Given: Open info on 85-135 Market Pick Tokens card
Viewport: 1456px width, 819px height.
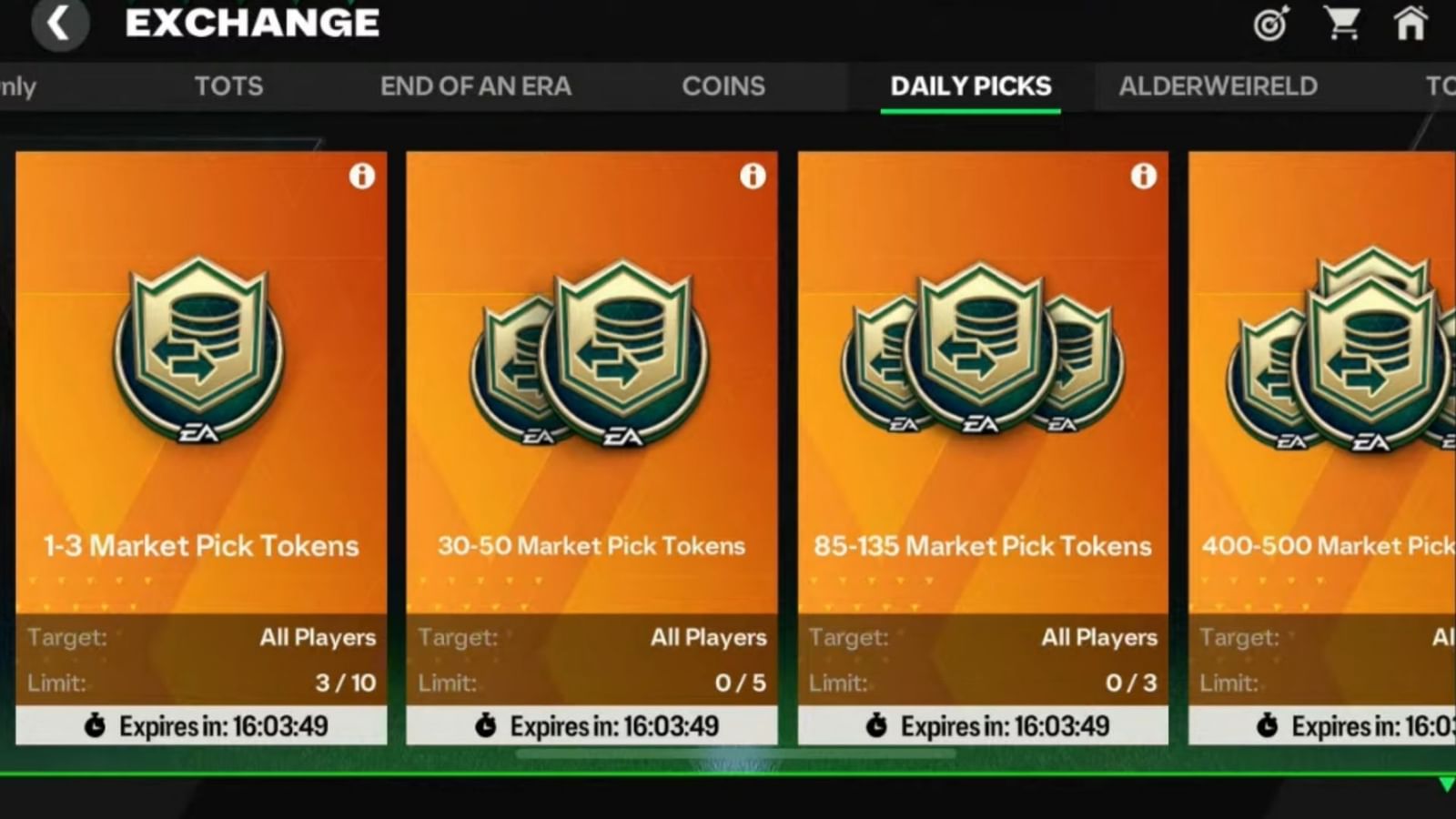Looking at the screenshot, I should 1144,177.
